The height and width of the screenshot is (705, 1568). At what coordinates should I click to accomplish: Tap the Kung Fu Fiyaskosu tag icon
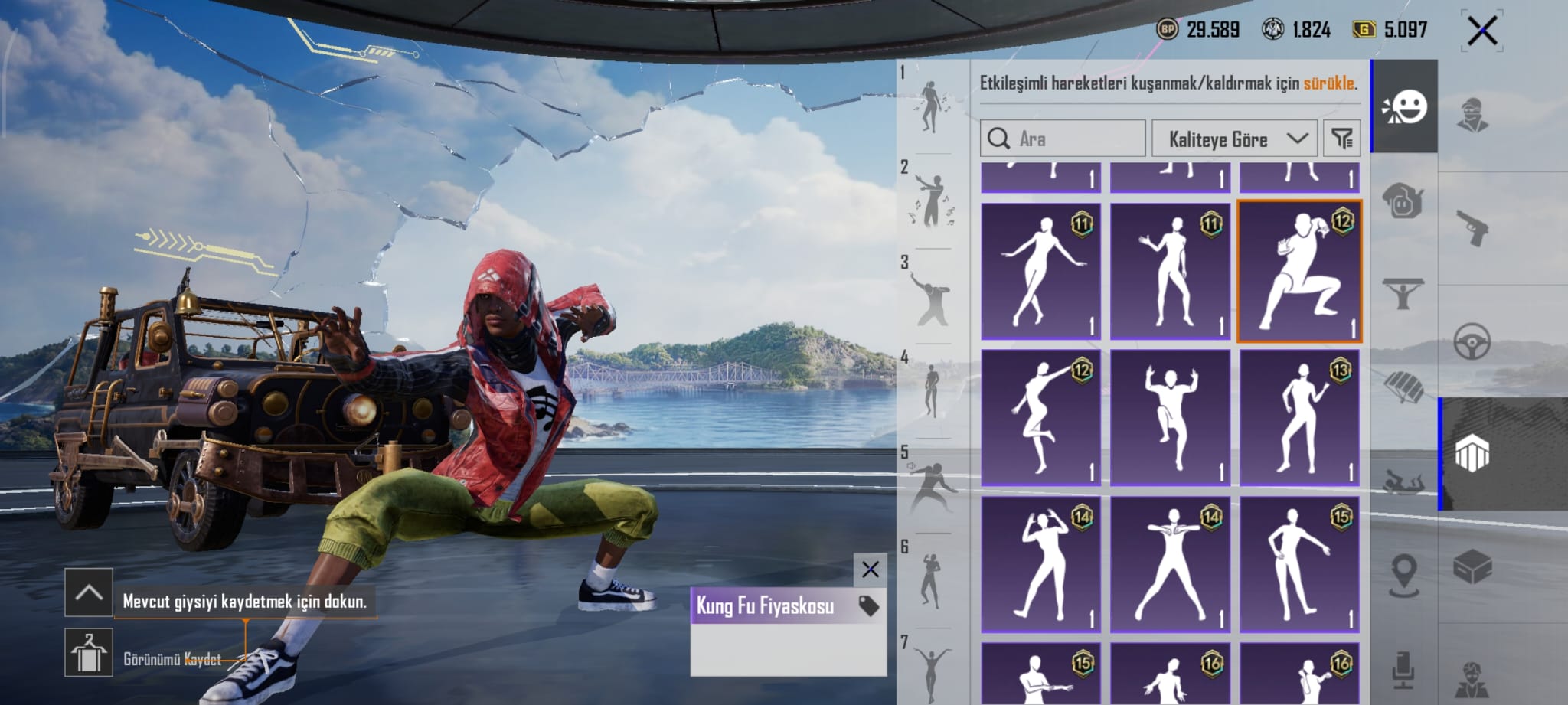[x=868, y=606]
